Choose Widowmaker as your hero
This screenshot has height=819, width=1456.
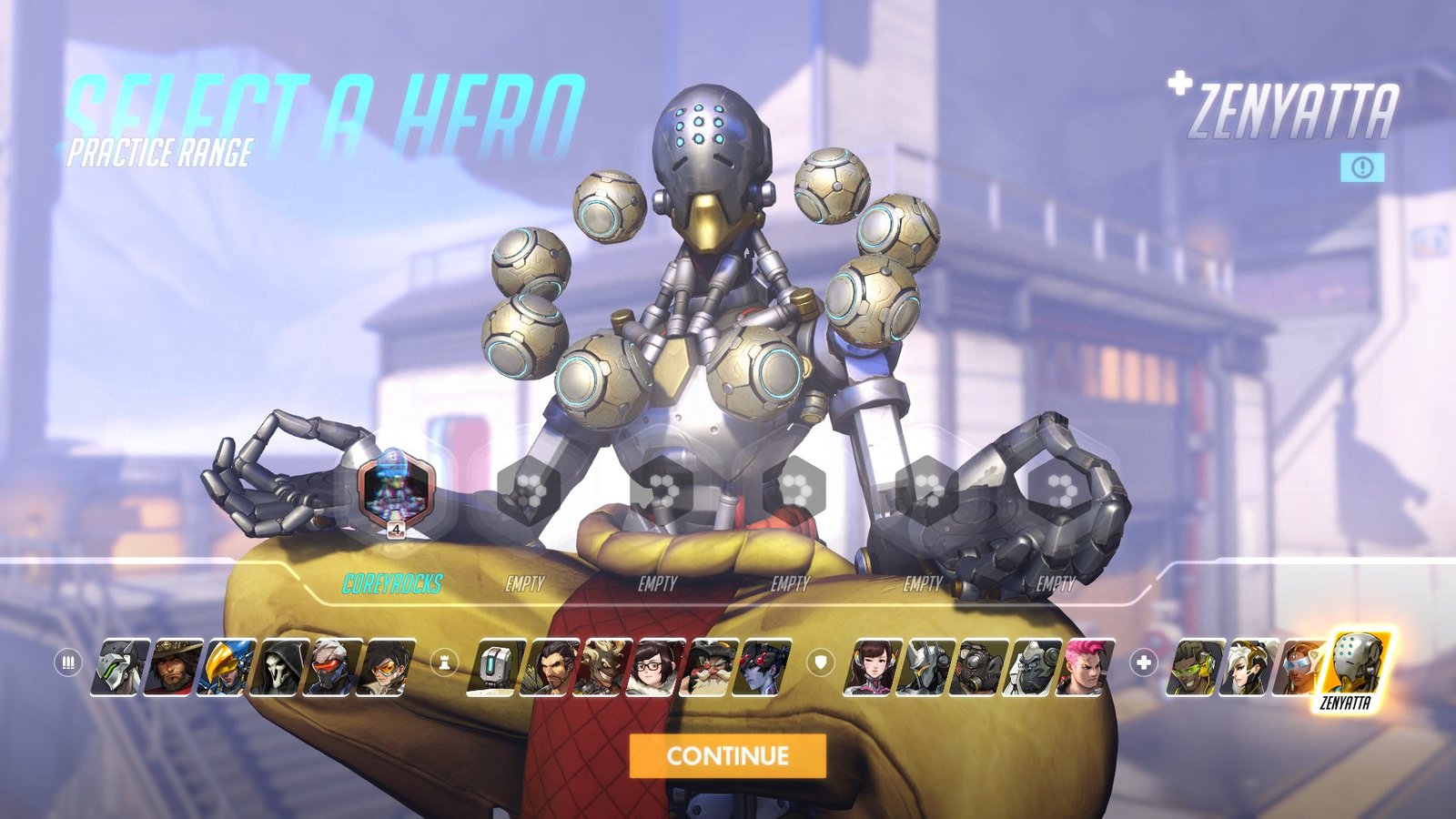click(763, 667)
